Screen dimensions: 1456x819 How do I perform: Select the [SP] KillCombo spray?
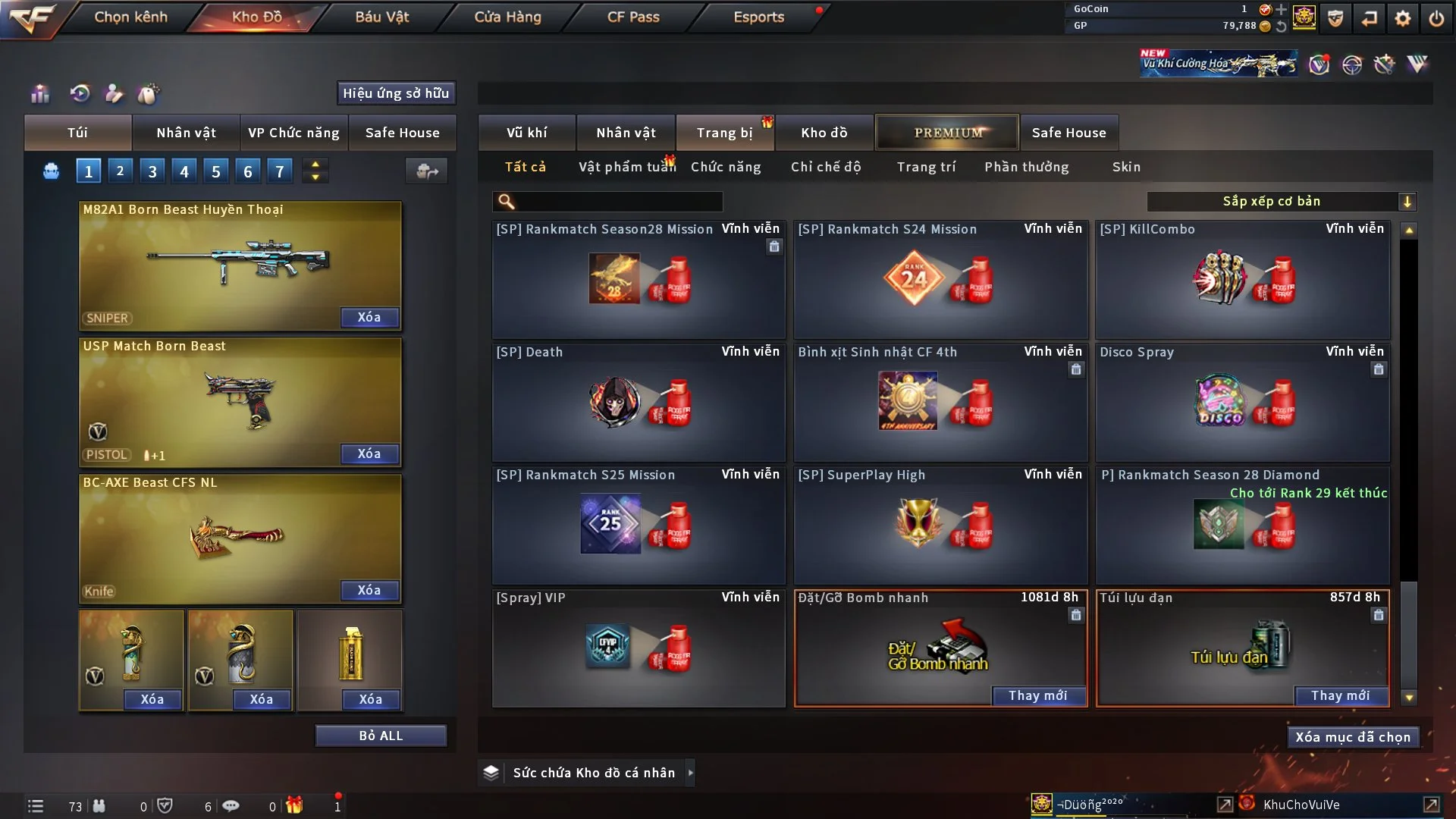tap(1242, 279)
